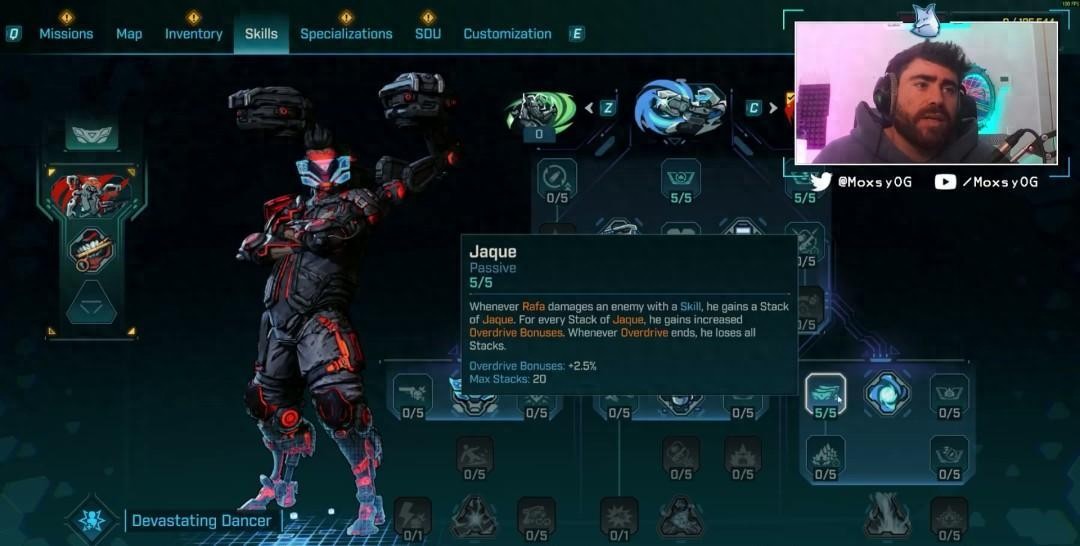Select the augment slot with the gold icon
Viewport: 1080px width, 546px height.
point(92,248)
